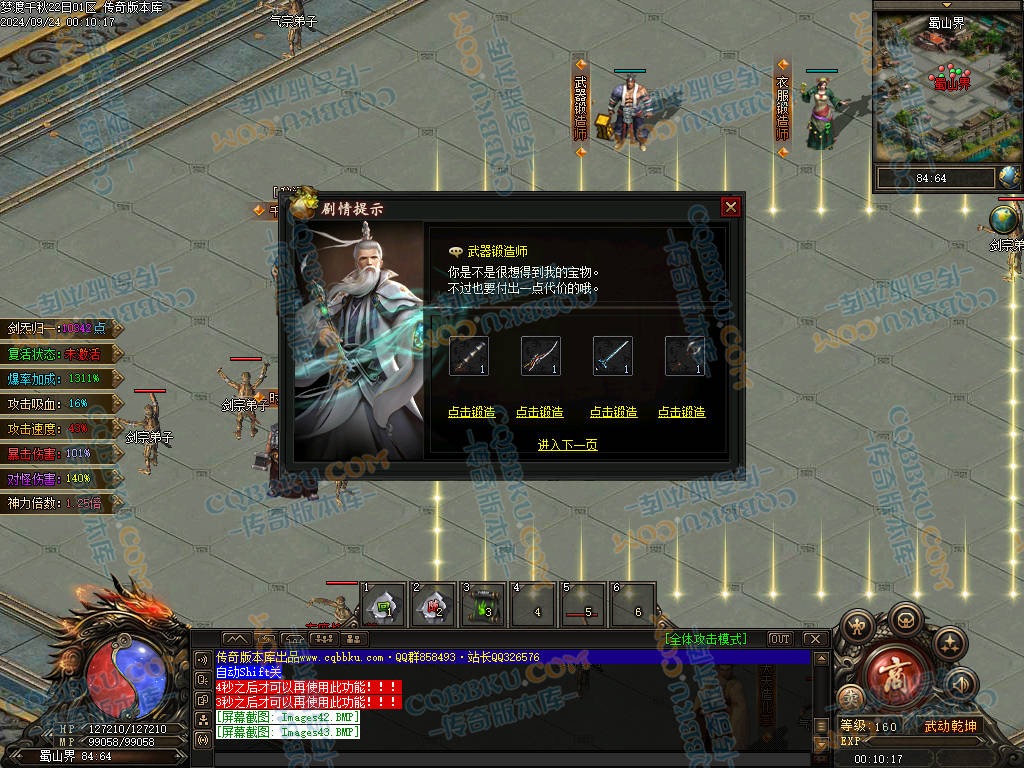The width and height of the screenshot is (1024, 768).
Task: Use hotbar slot 1 scroll item
Action: 383,606
